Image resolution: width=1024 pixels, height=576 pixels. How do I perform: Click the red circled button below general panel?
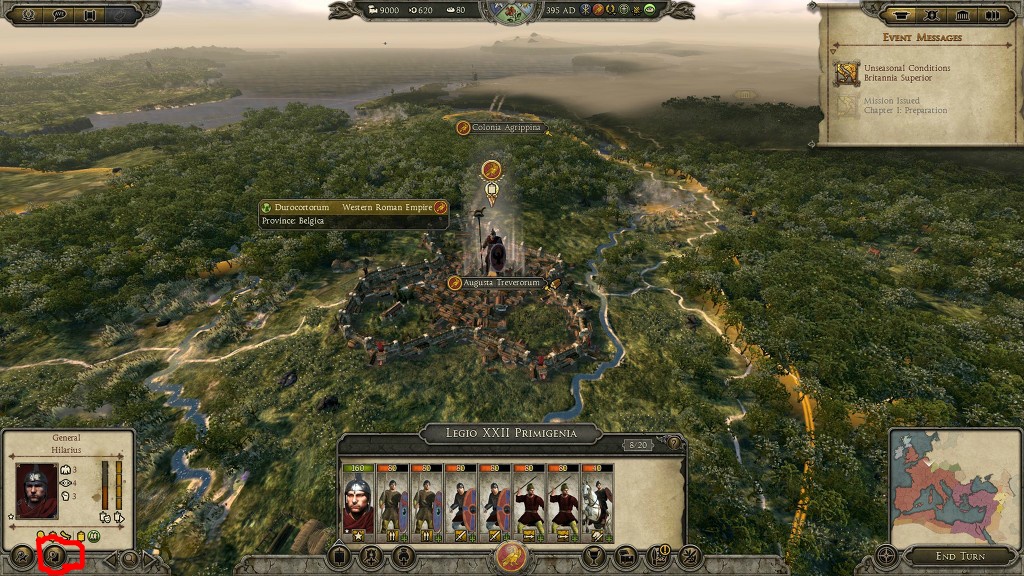57,557
